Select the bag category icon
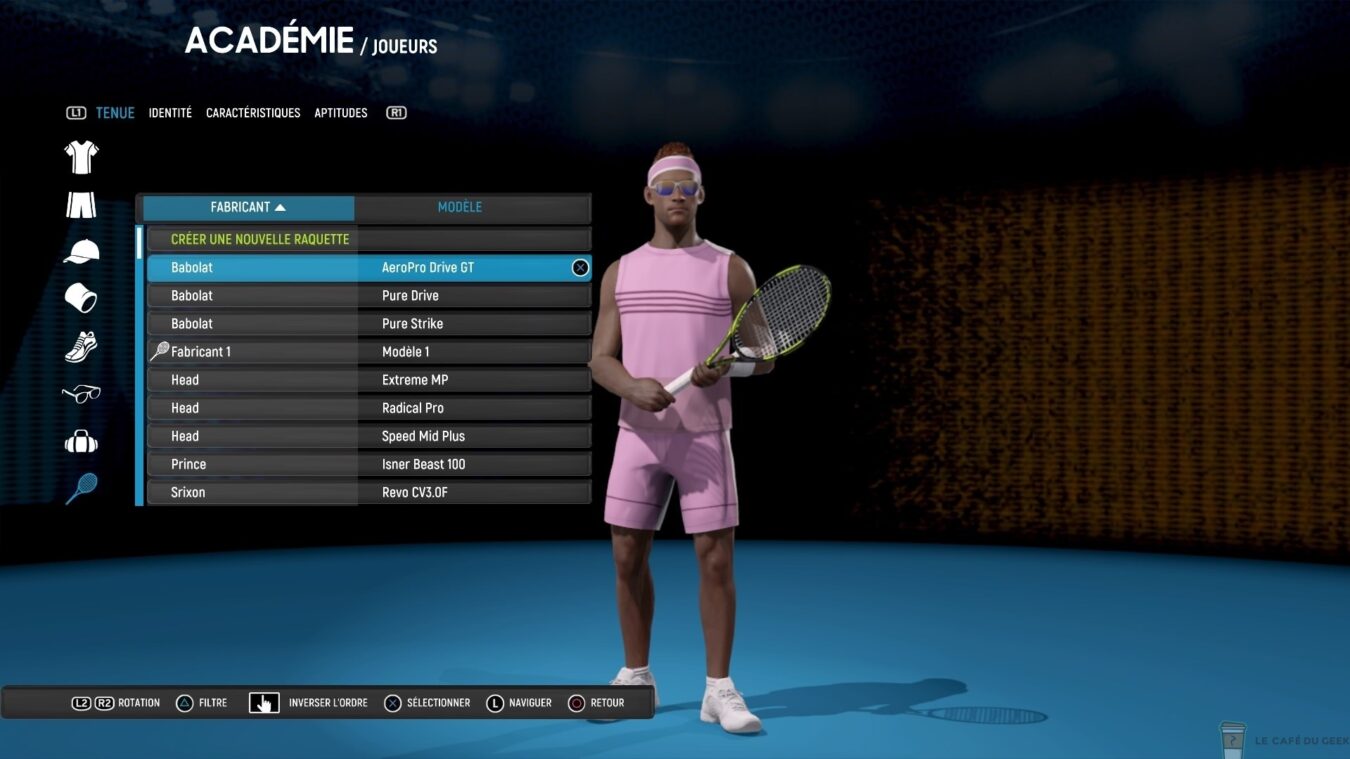This screenshot has height=759, width=1350. point(81,441)
